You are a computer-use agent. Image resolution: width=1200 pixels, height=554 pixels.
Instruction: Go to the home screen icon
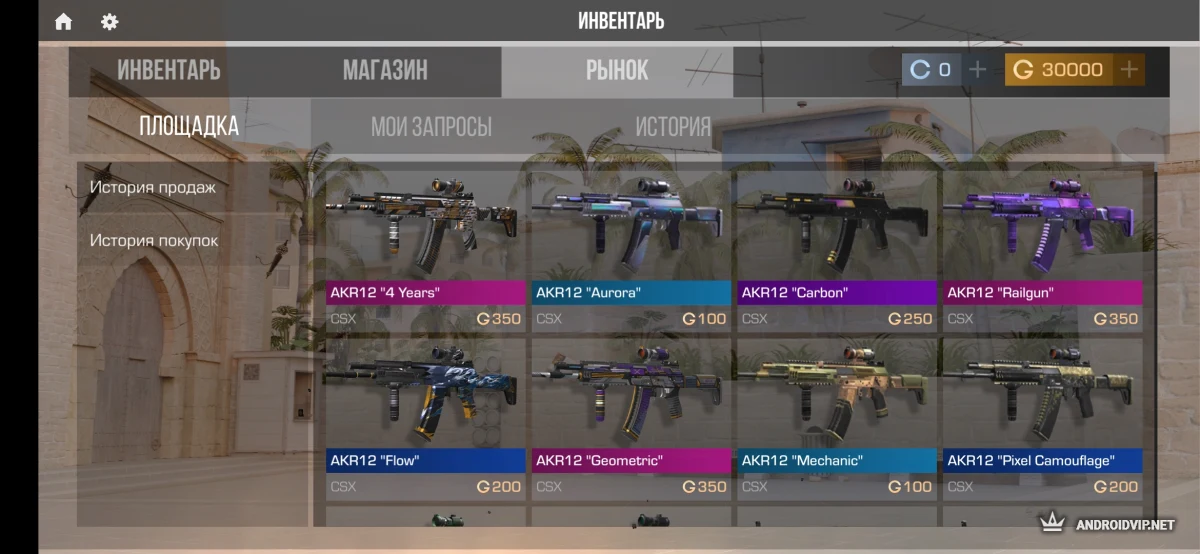tap(64, 21)
